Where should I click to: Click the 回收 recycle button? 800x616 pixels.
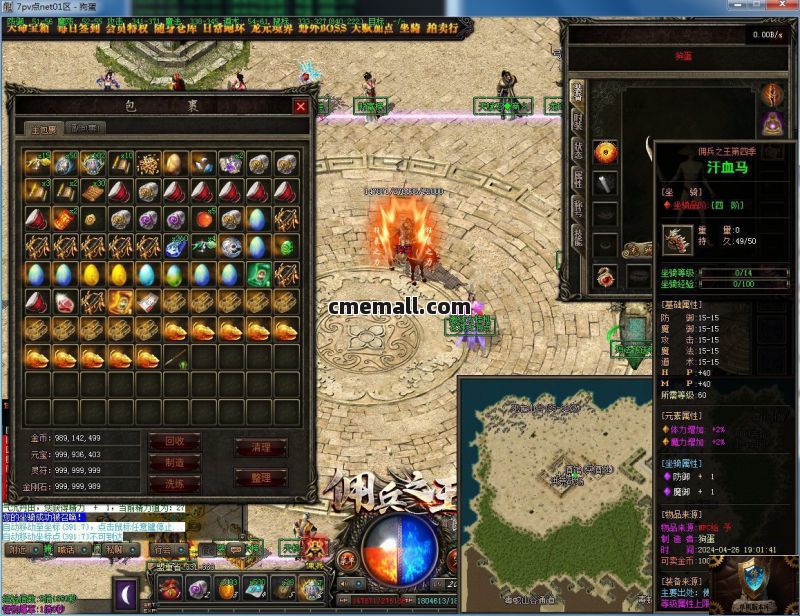coord(174,441)
